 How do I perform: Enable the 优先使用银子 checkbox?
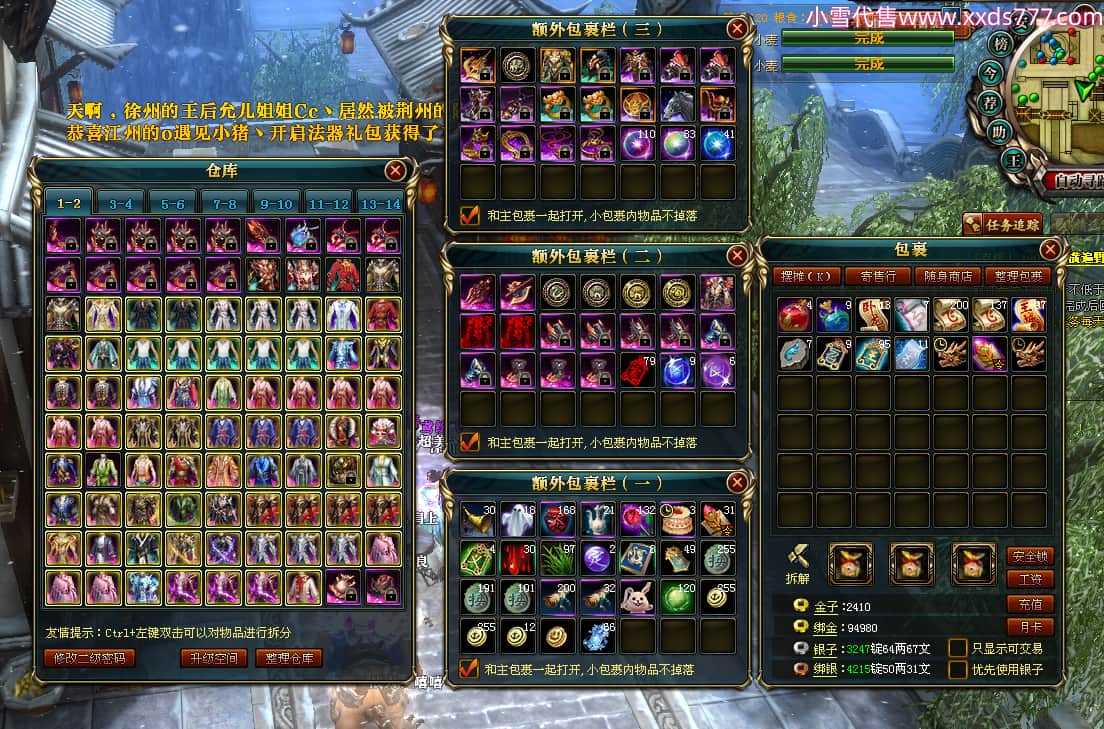(x=958, y=669)
